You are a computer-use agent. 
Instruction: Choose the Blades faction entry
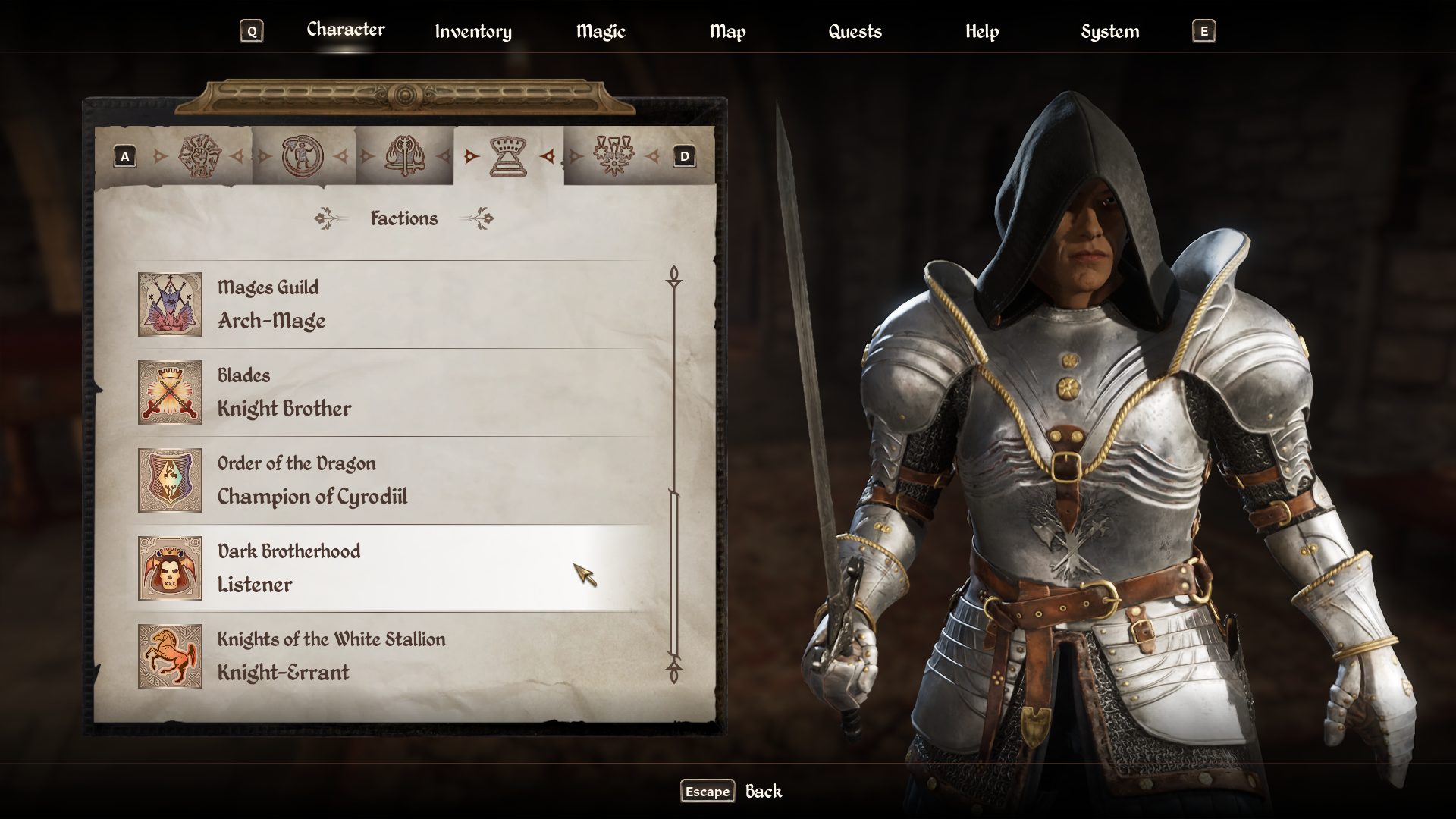click(393, 392)
